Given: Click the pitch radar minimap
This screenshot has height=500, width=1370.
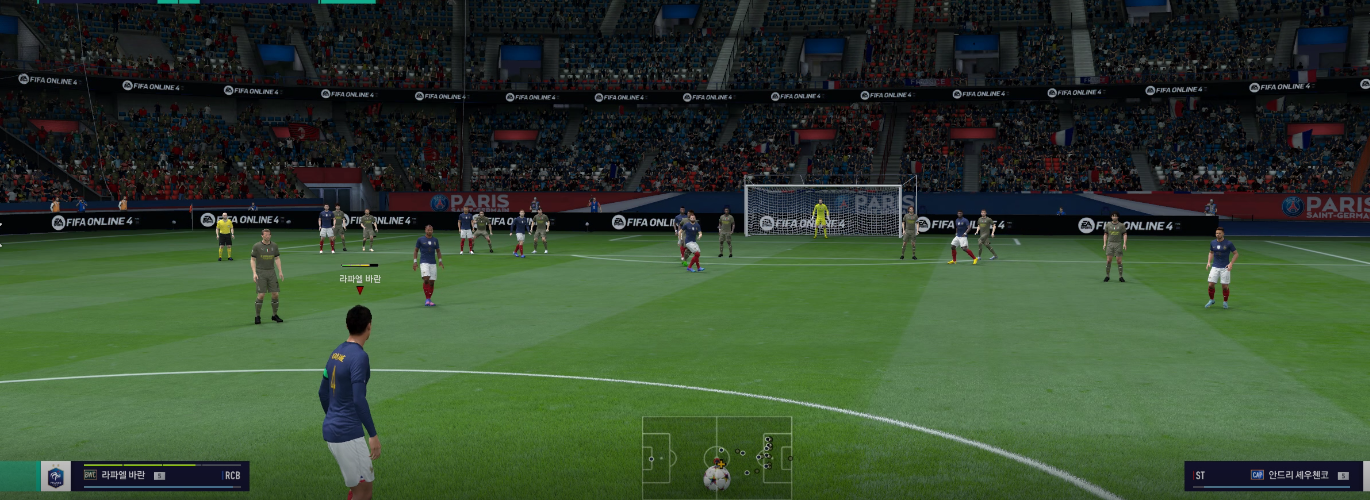Looking at the screenshot, I should 716,456.
